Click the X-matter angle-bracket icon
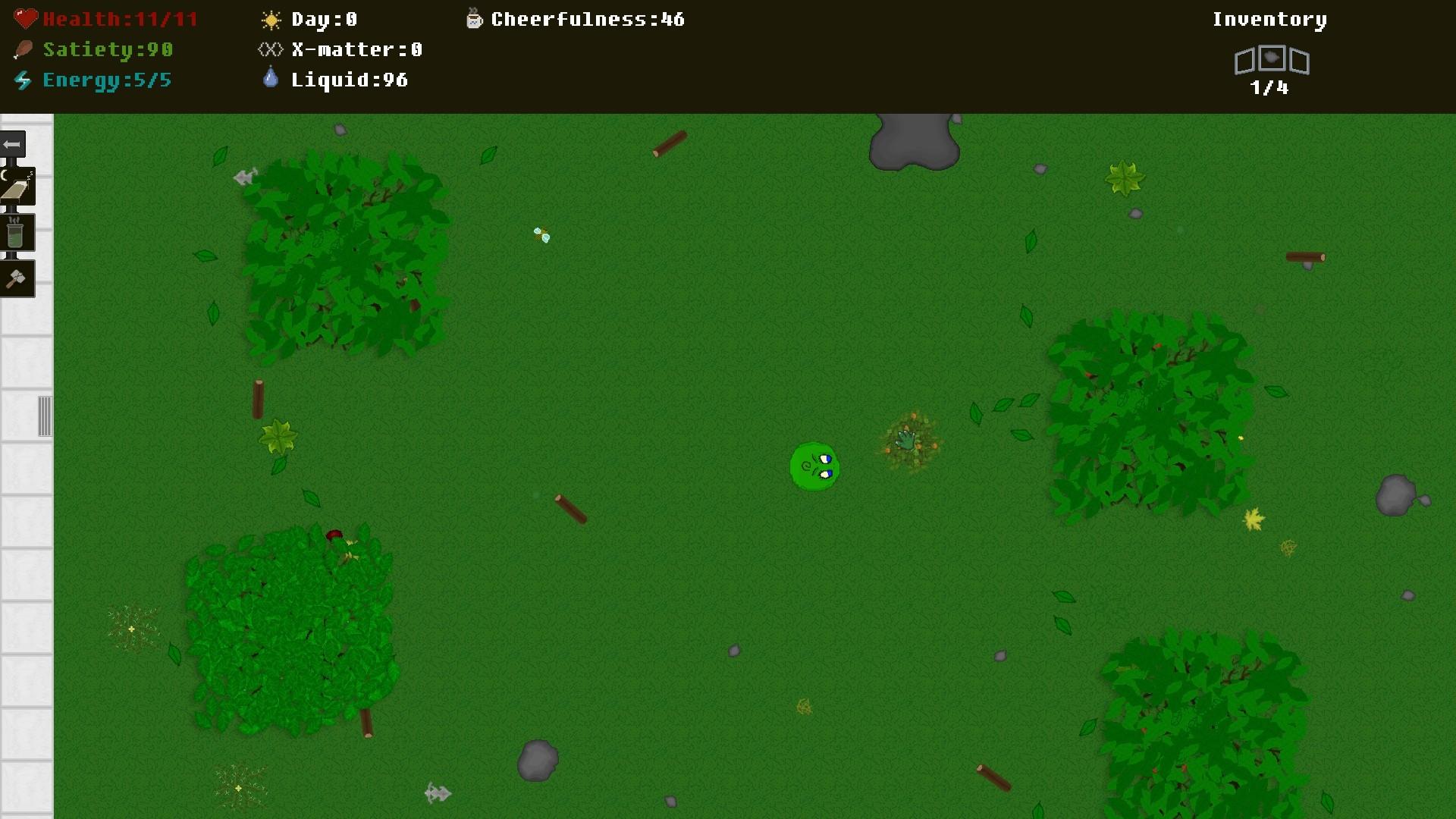This screenshot has height=819, width=1456. point(269,49)
